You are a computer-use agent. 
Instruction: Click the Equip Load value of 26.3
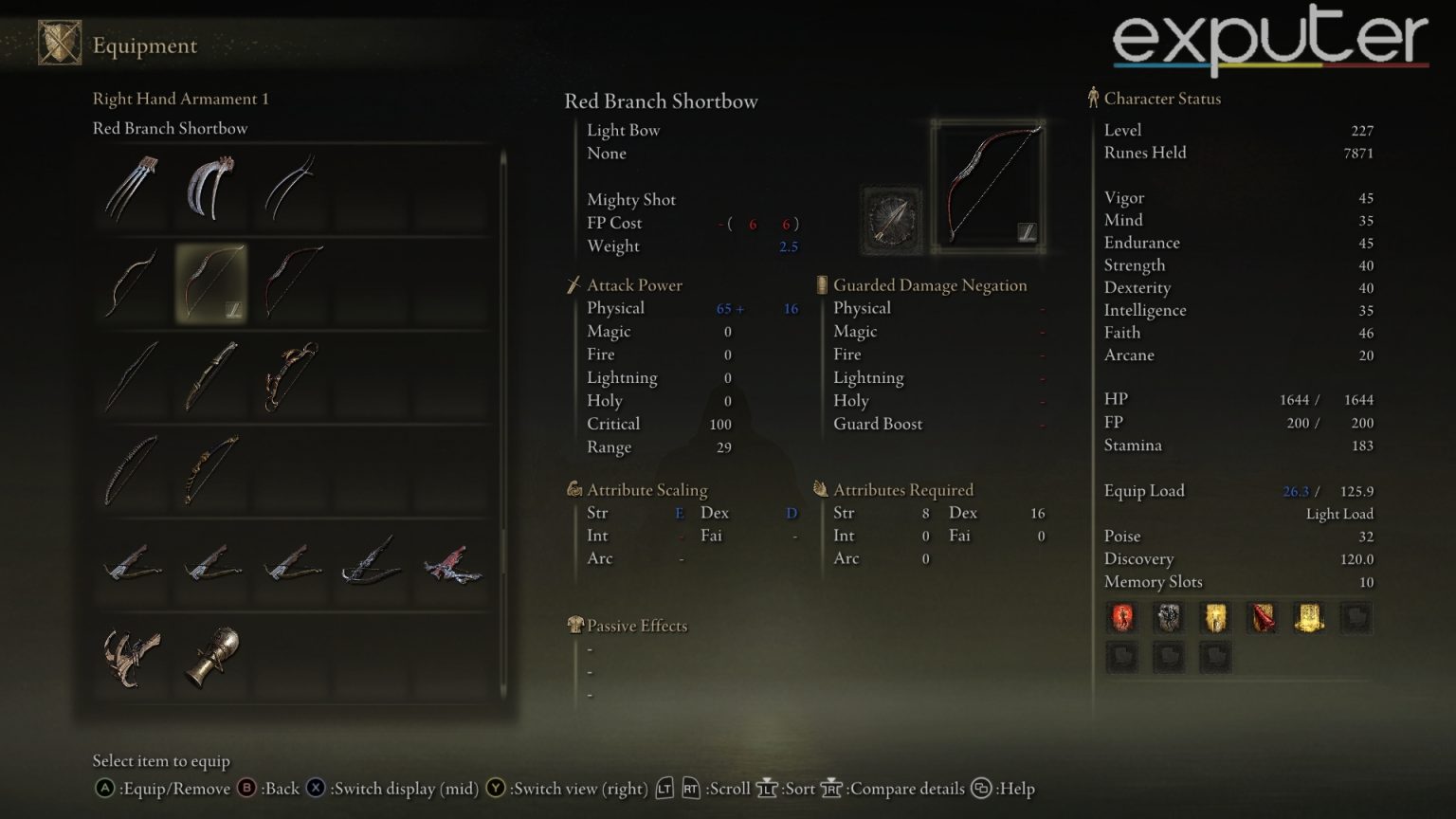[x=1295, y=491]
